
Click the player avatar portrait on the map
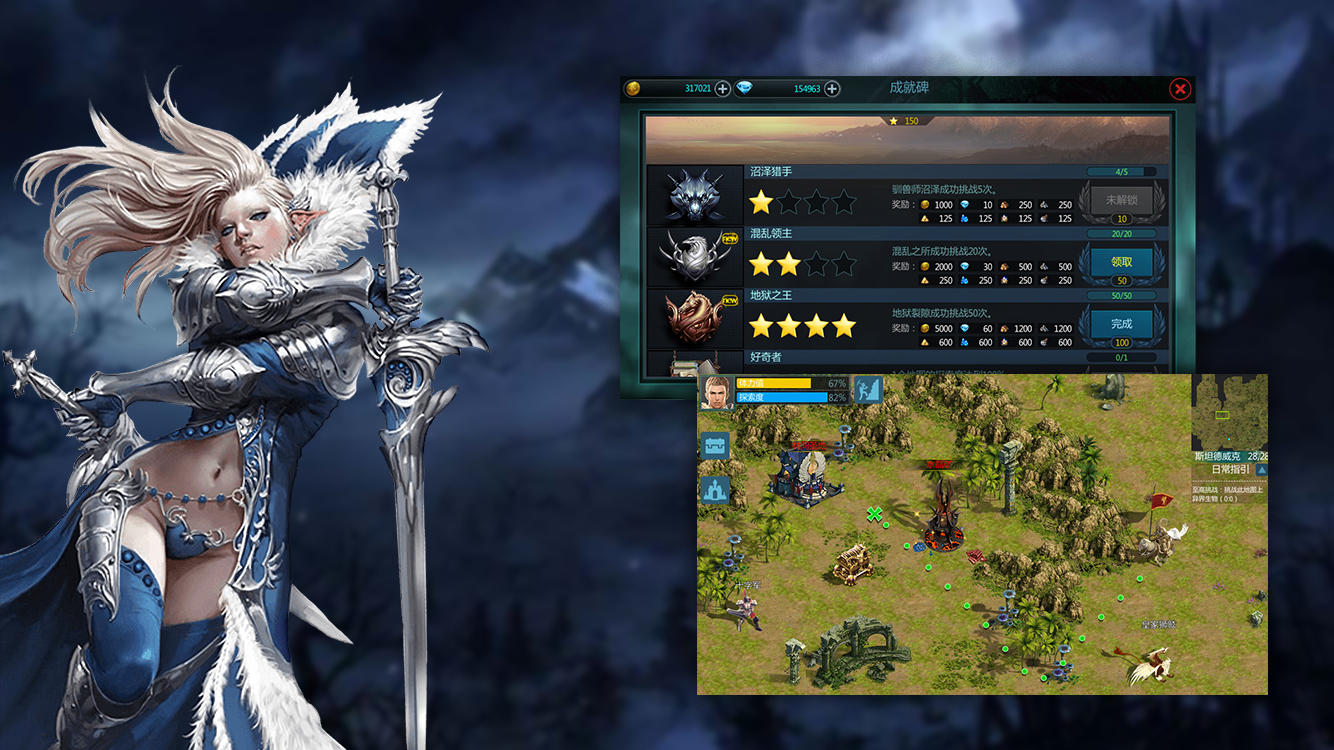(716, 392)
